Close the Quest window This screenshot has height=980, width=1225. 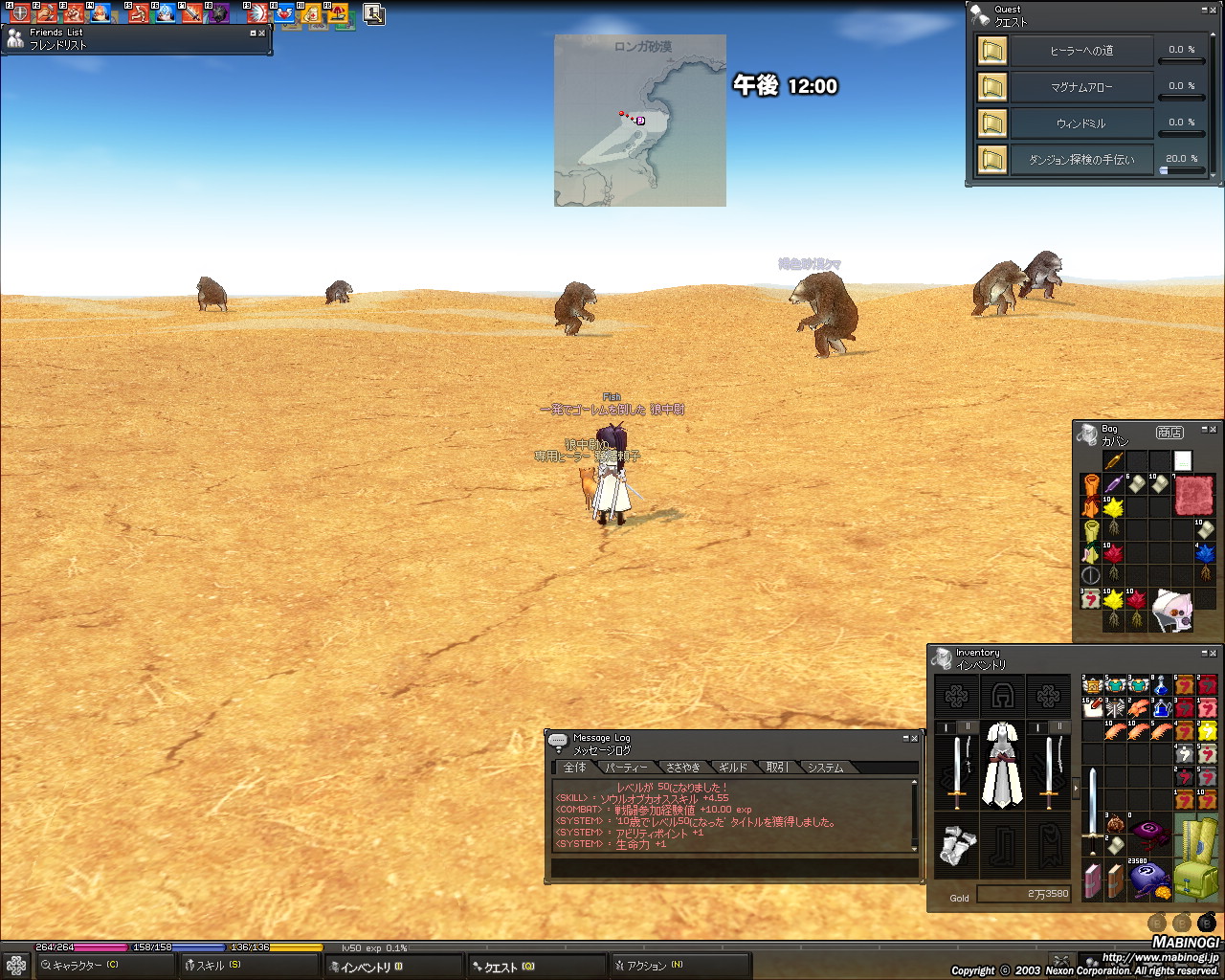coord(1214,10)
